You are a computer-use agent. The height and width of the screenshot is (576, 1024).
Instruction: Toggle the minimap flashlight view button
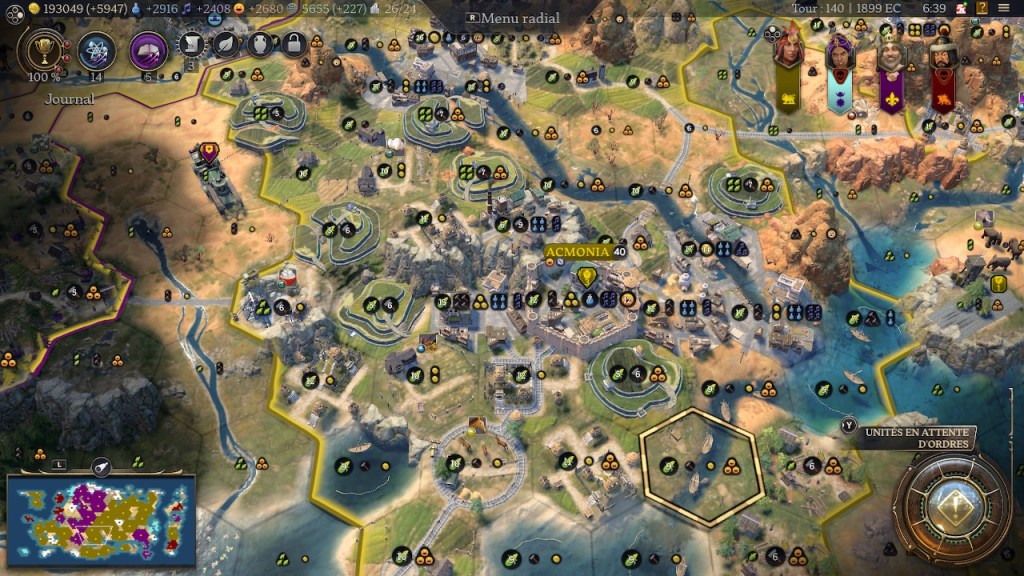click(x=101, y=465)
